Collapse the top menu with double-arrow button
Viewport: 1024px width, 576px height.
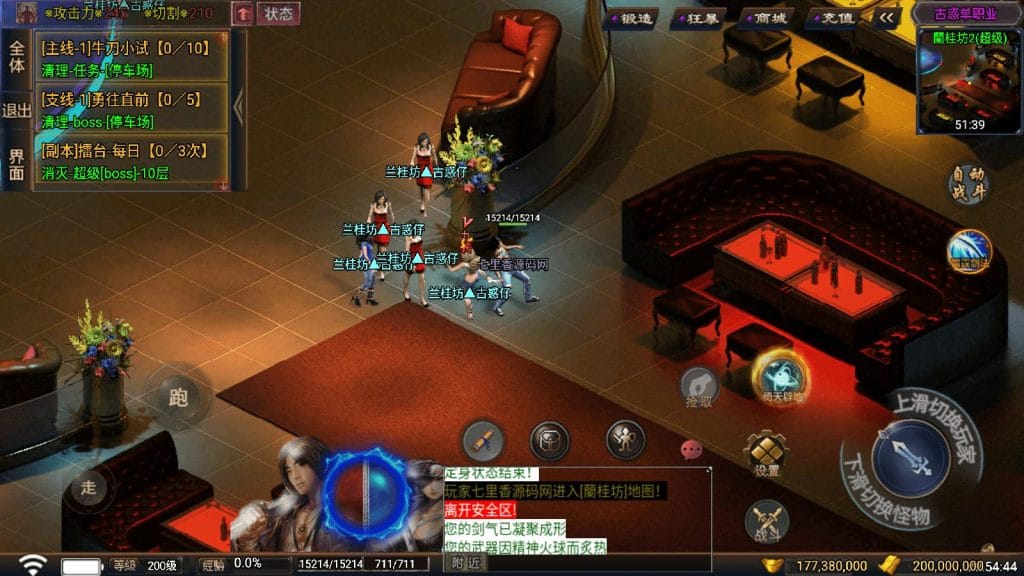(x=888, y=17)
